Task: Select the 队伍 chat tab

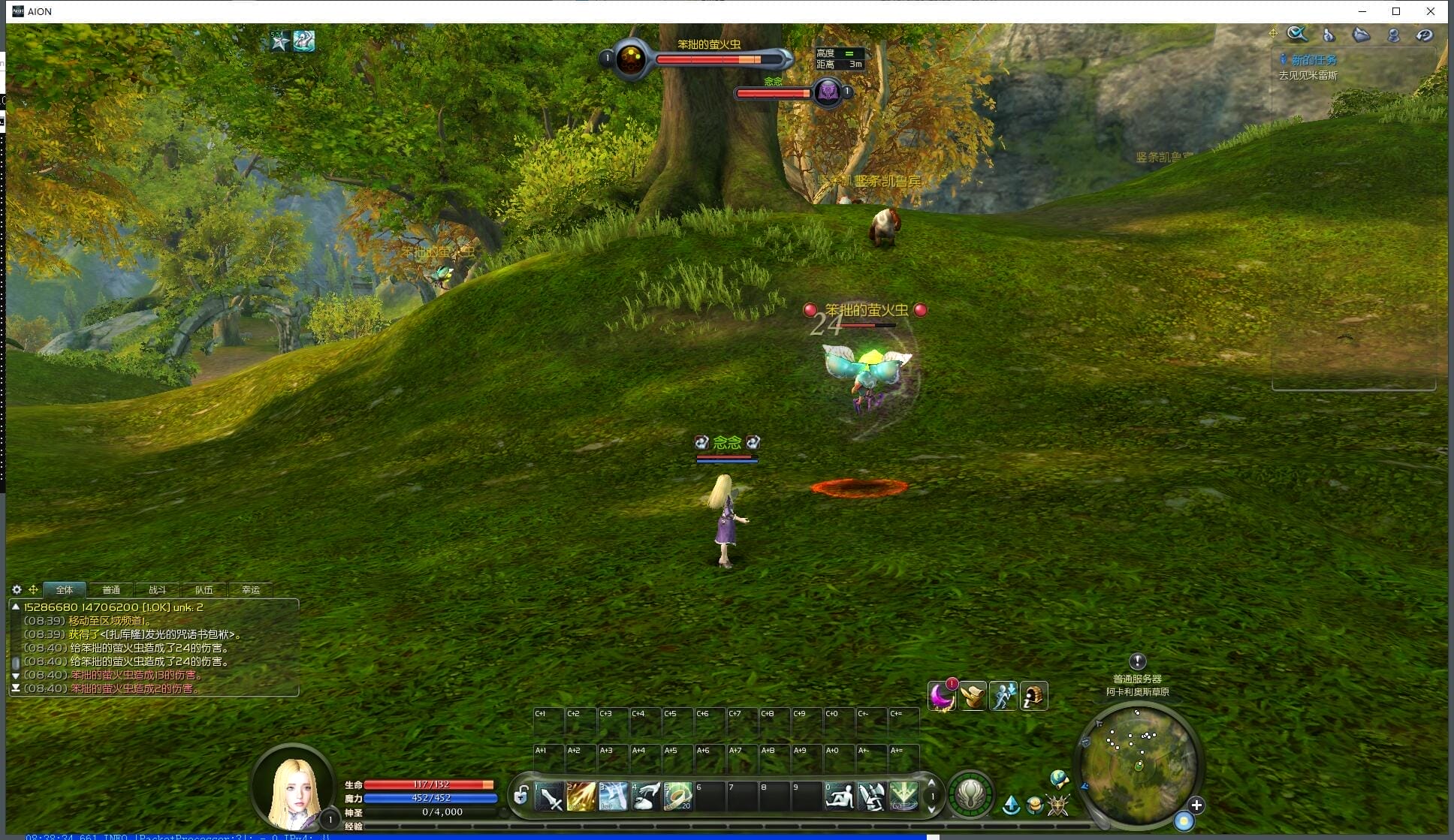Action: 204,590
